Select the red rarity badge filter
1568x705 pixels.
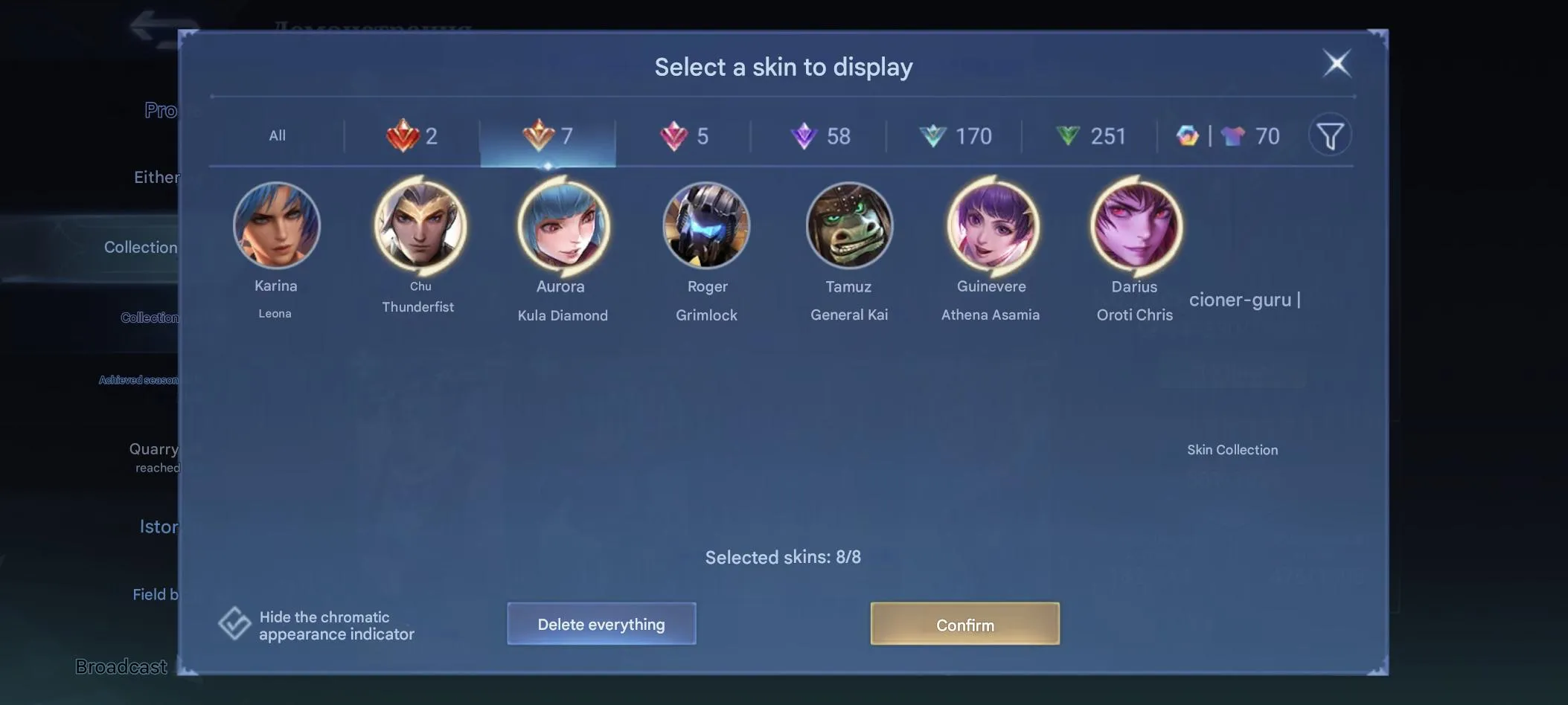click(x=414, y=136)
